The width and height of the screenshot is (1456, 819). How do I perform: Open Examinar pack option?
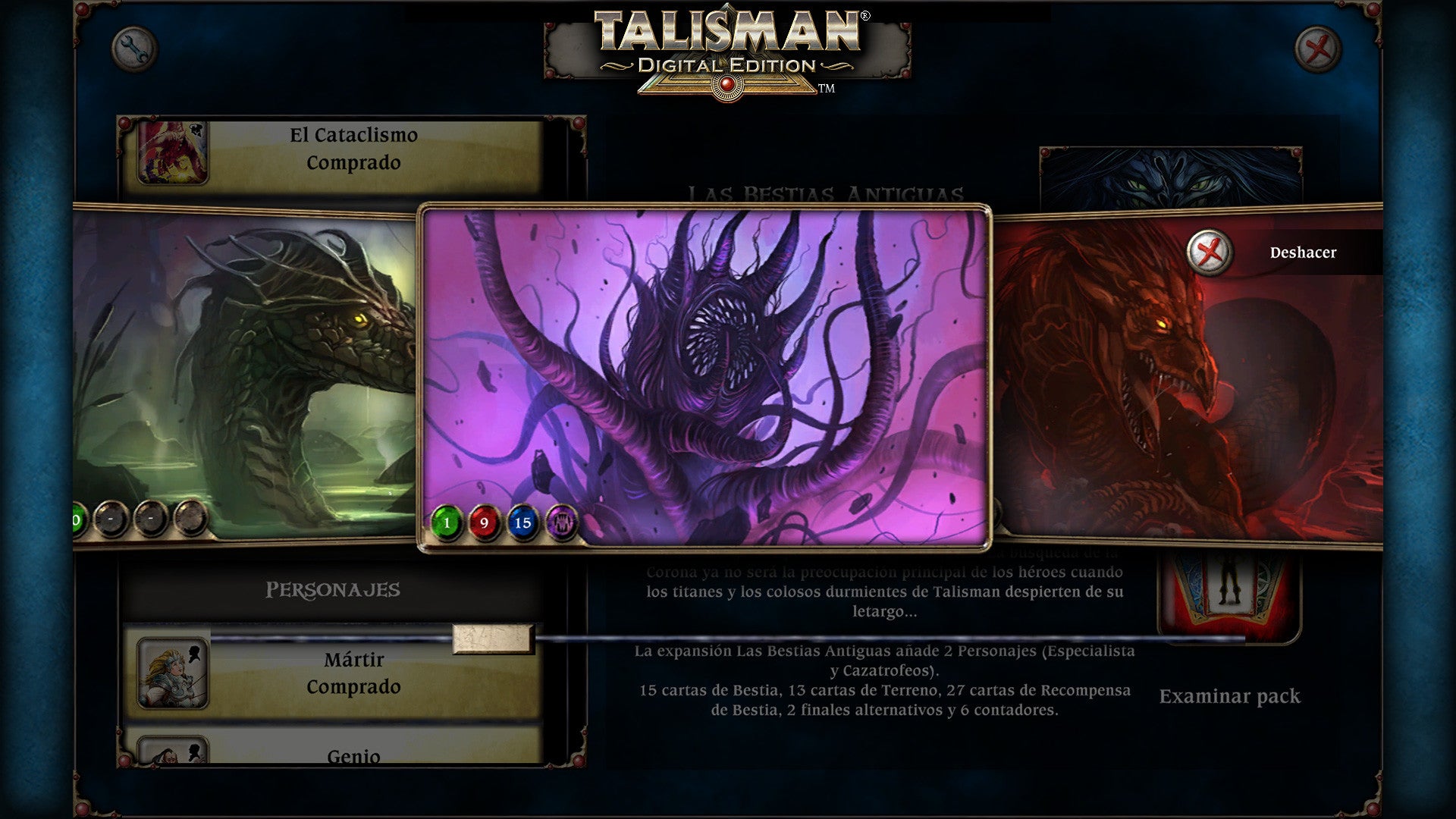tap(1229, 696)
